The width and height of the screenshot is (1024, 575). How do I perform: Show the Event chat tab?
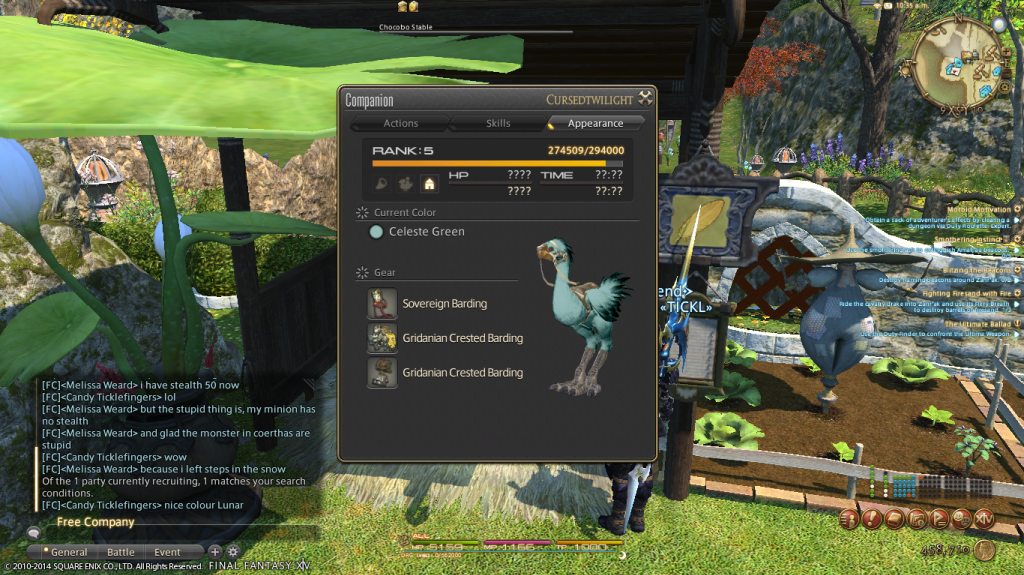pyautogui.click(x=167, y=552)
